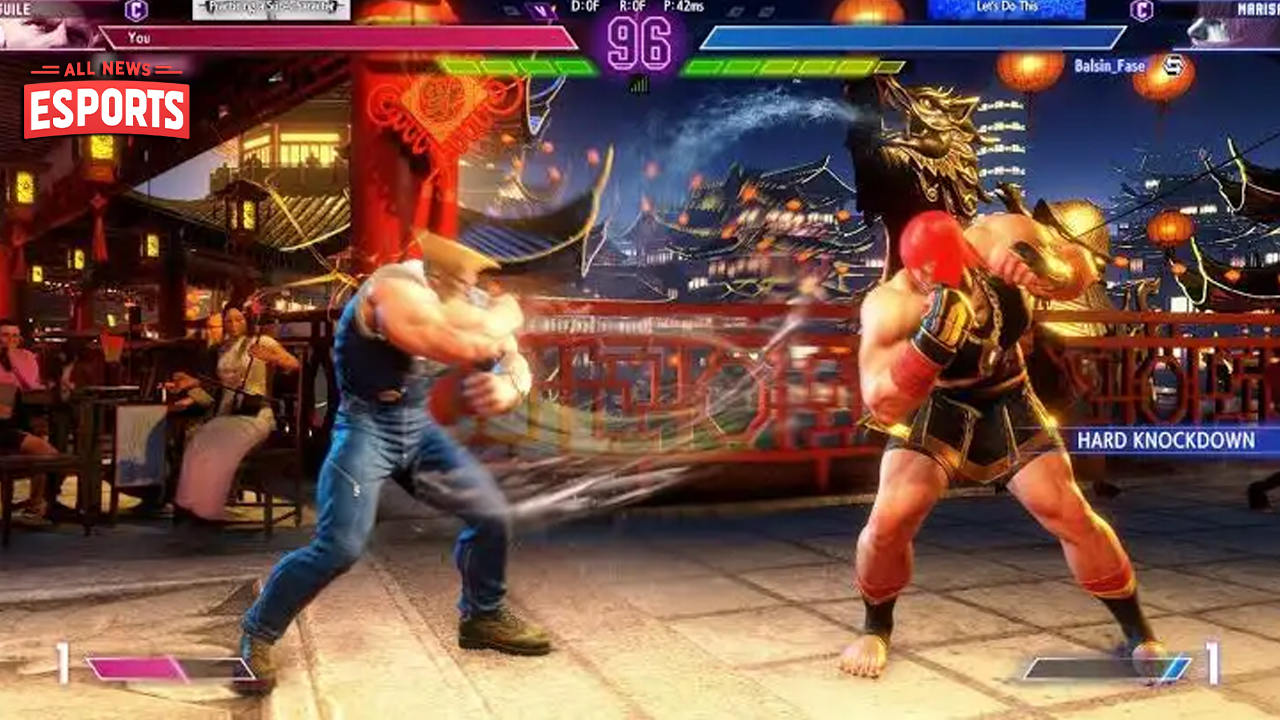Click the GUILE name label
The width and height of the screenshot is (1280, 720).
click(x=12, y=7)
